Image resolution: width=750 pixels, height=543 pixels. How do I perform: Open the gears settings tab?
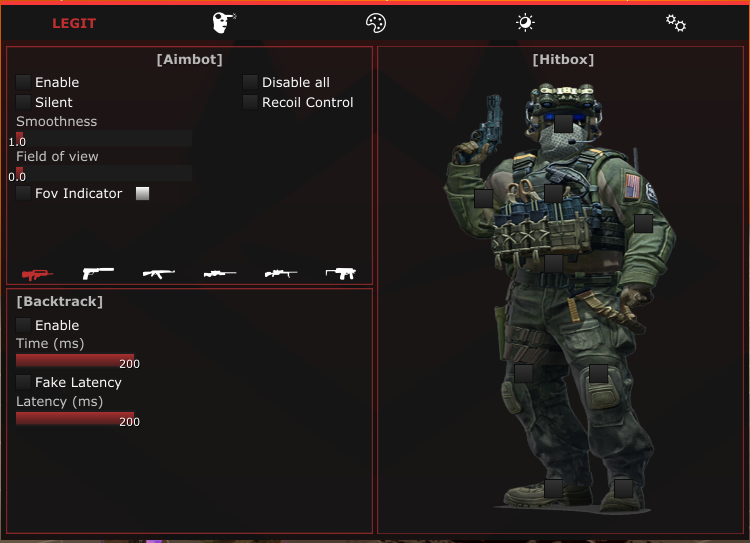(676, 23)
